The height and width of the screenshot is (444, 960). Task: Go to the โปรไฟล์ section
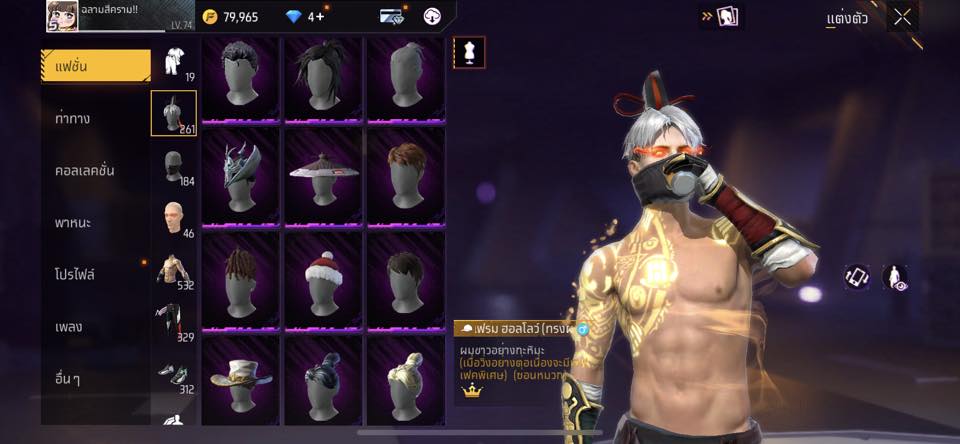pos(75,274)
